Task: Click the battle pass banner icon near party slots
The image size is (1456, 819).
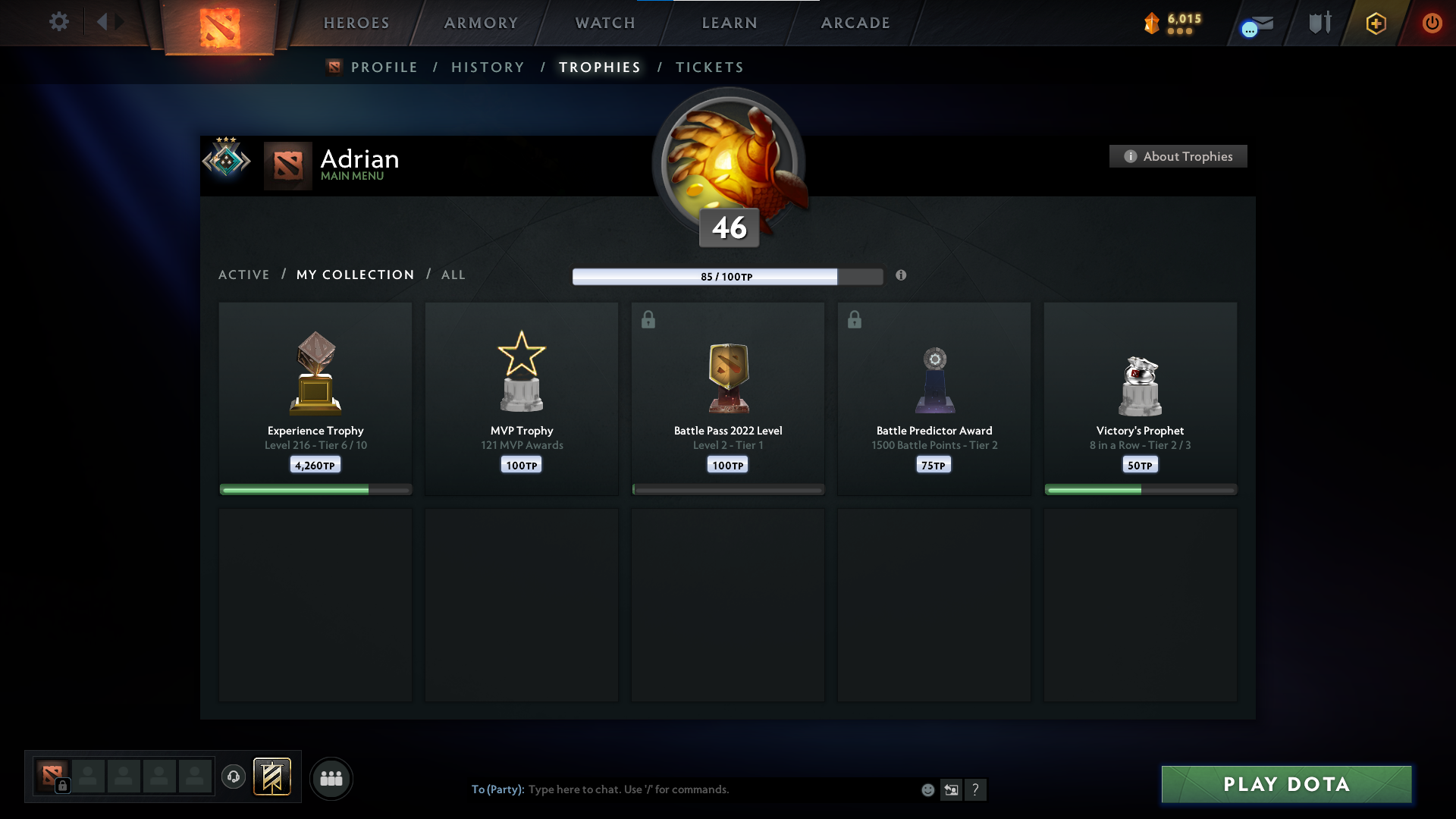Action: pyautogui.click(x=273, y=777)
